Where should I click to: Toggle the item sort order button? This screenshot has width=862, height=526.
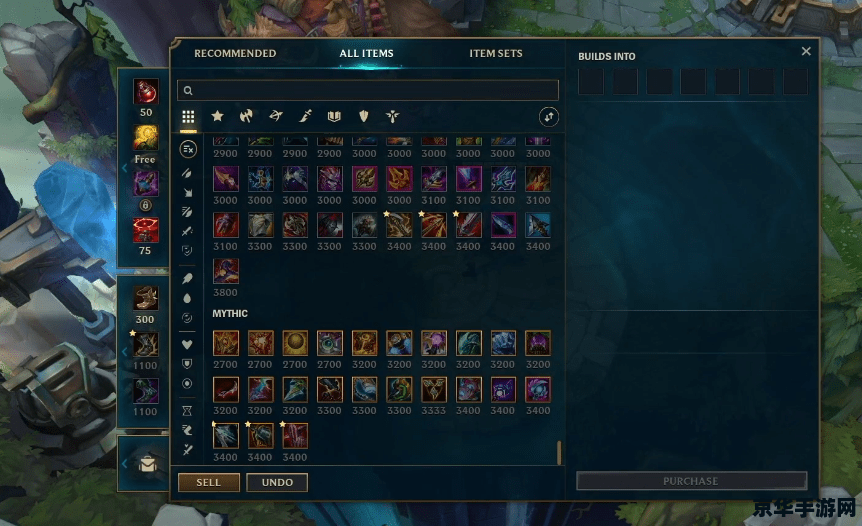pos(548,117)
